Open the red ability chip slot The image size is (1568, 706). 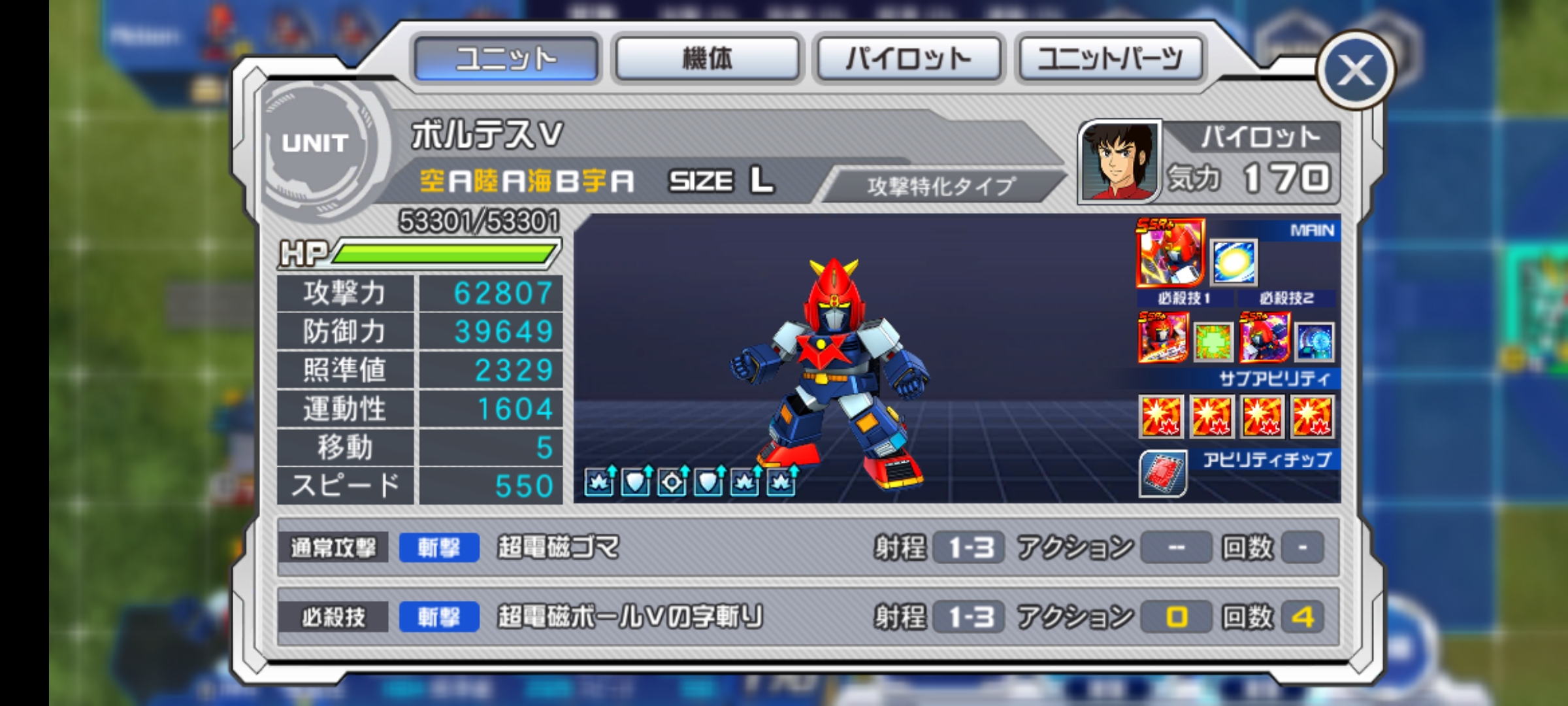(1163, 473)
